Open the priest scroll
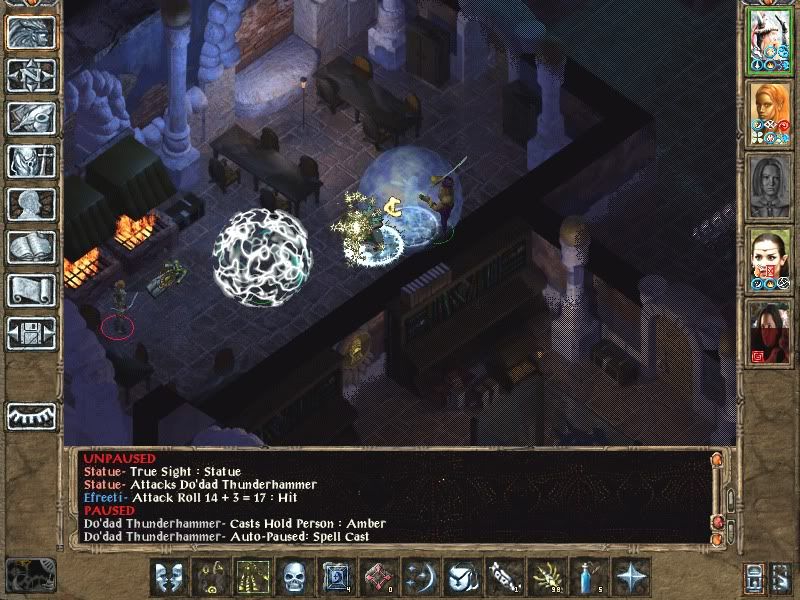Viewport: 800px width, 600px height. (x=31, y=290)
